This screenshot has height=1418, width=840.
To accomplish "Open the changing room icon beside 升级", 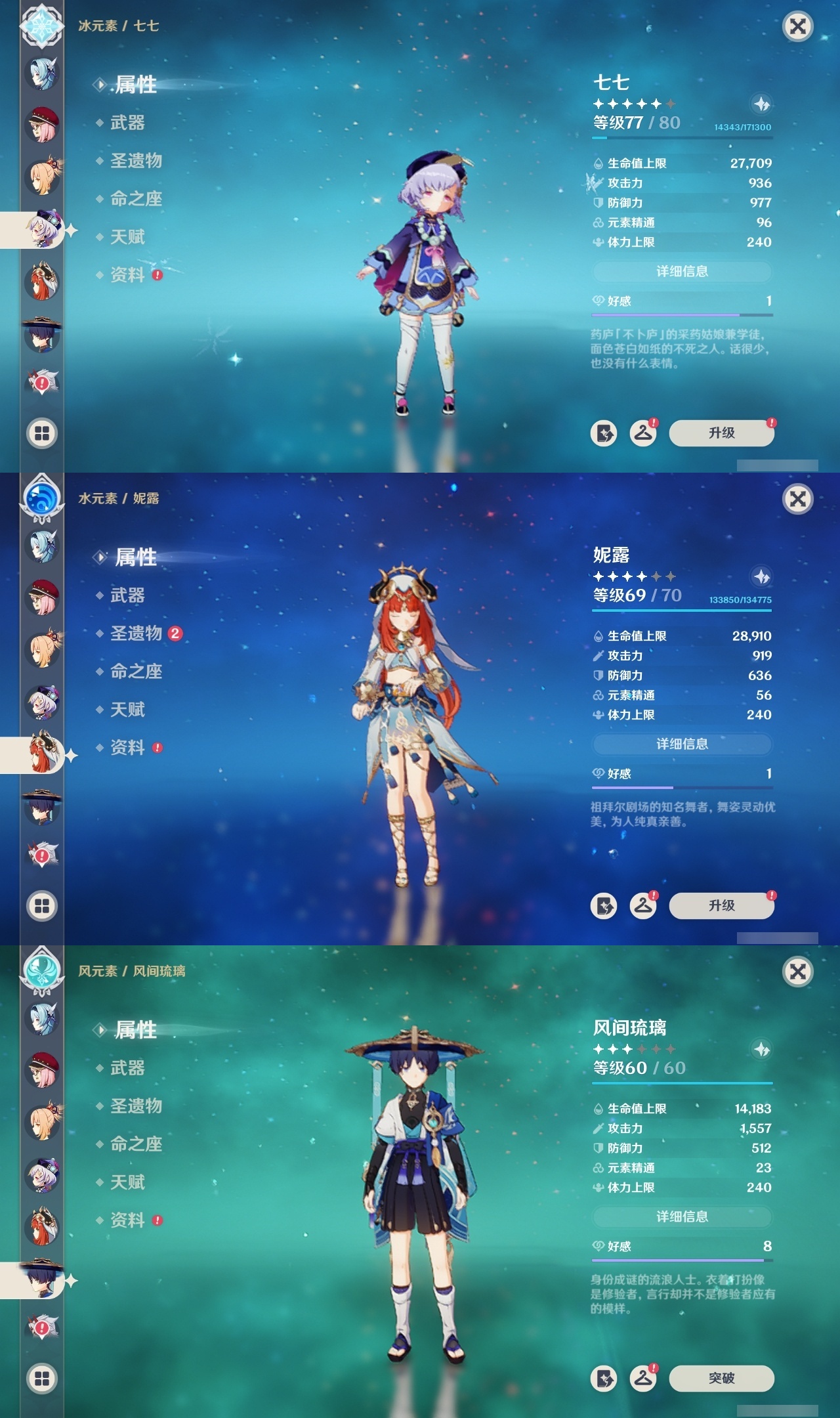I will (645, 433).
